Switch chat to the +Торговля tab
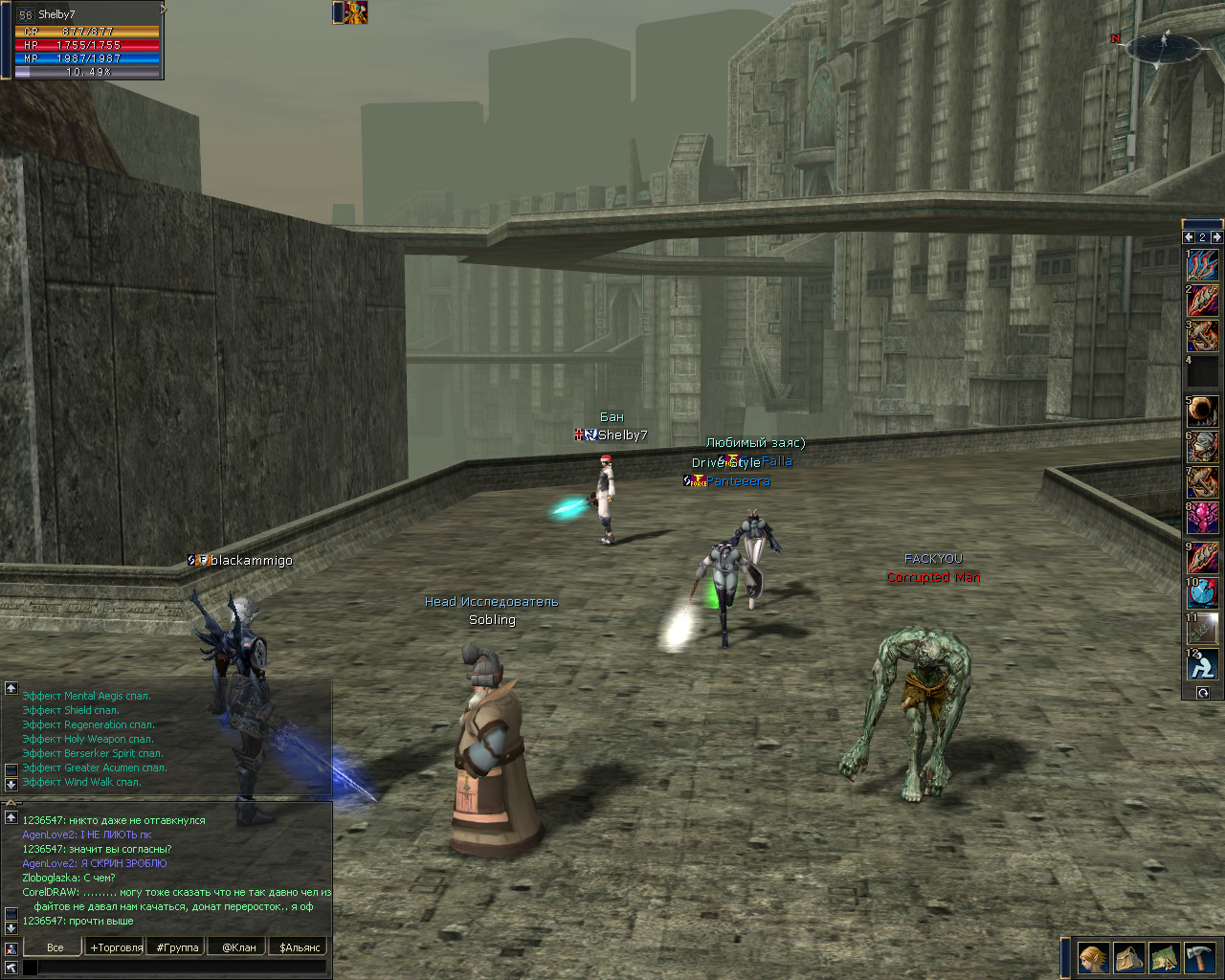 [116, 947]
